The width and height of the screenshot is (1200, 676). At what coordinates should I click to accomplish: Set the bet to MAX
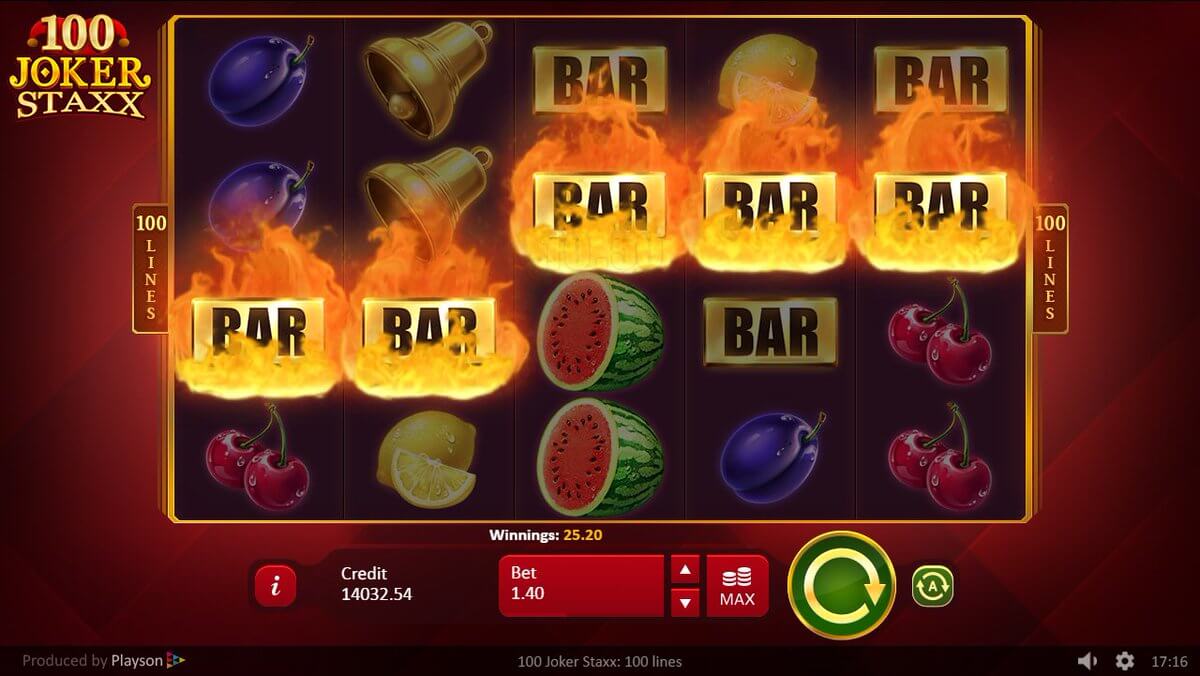pos(737,586)
